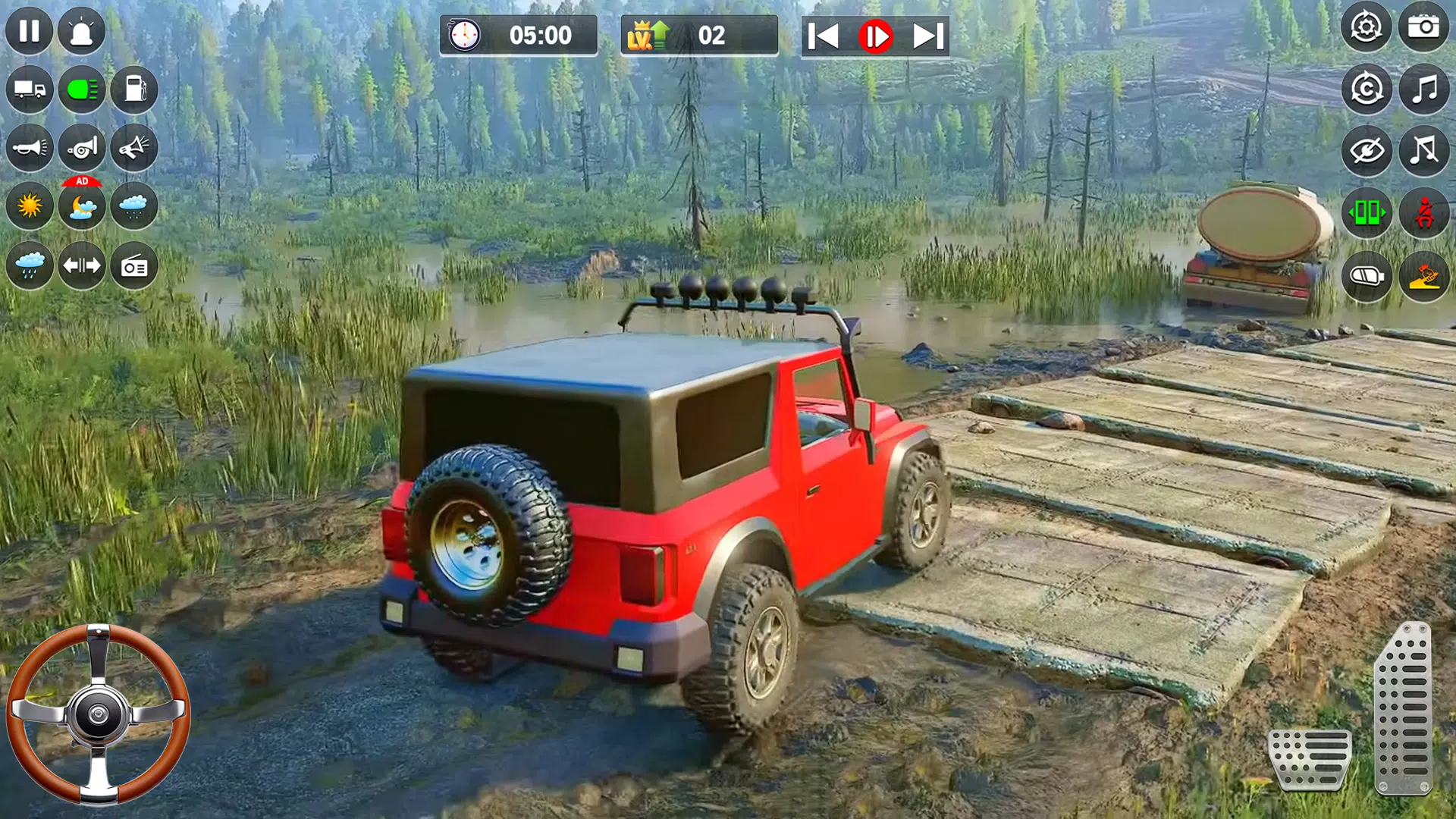Turn the steering wheel
1456x819 pixels.
click(99, 713)
